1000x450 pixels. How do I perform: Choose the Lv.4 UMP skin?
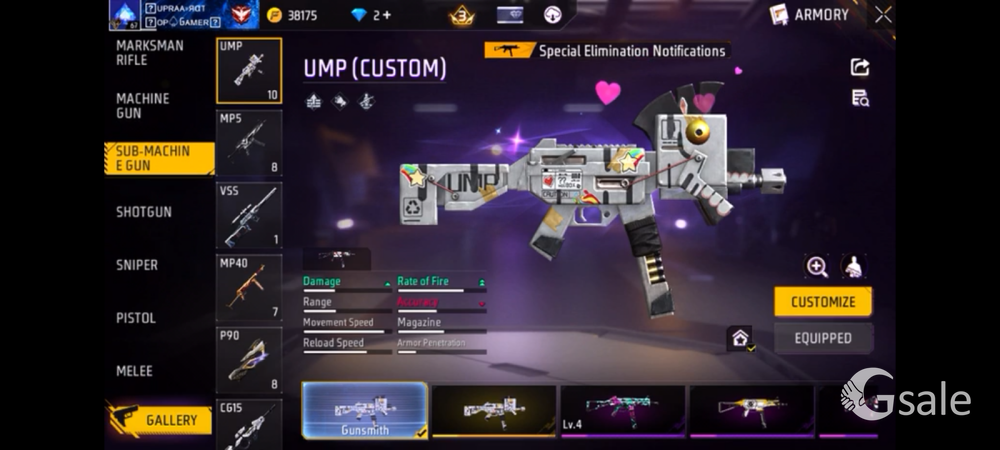pyautogui.click(x=622, y=411)
